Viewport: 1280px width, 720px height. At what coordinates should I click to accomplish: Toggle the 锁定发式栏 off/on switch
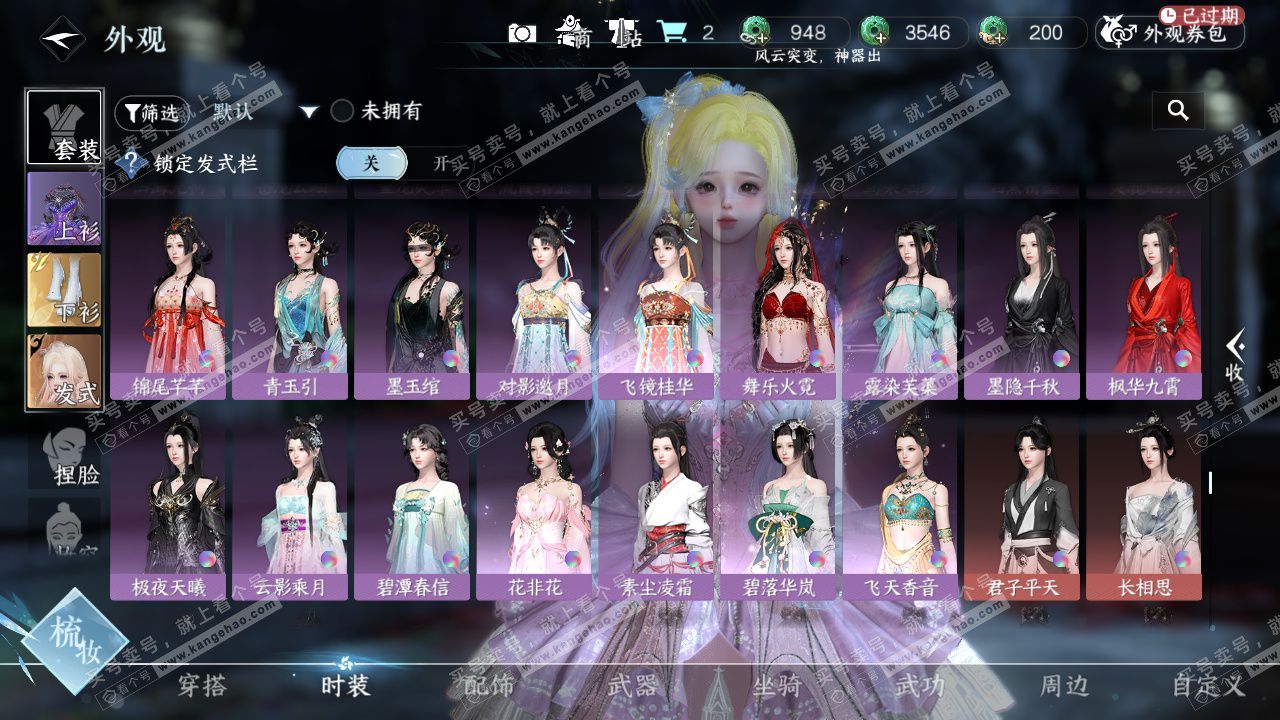405,163
